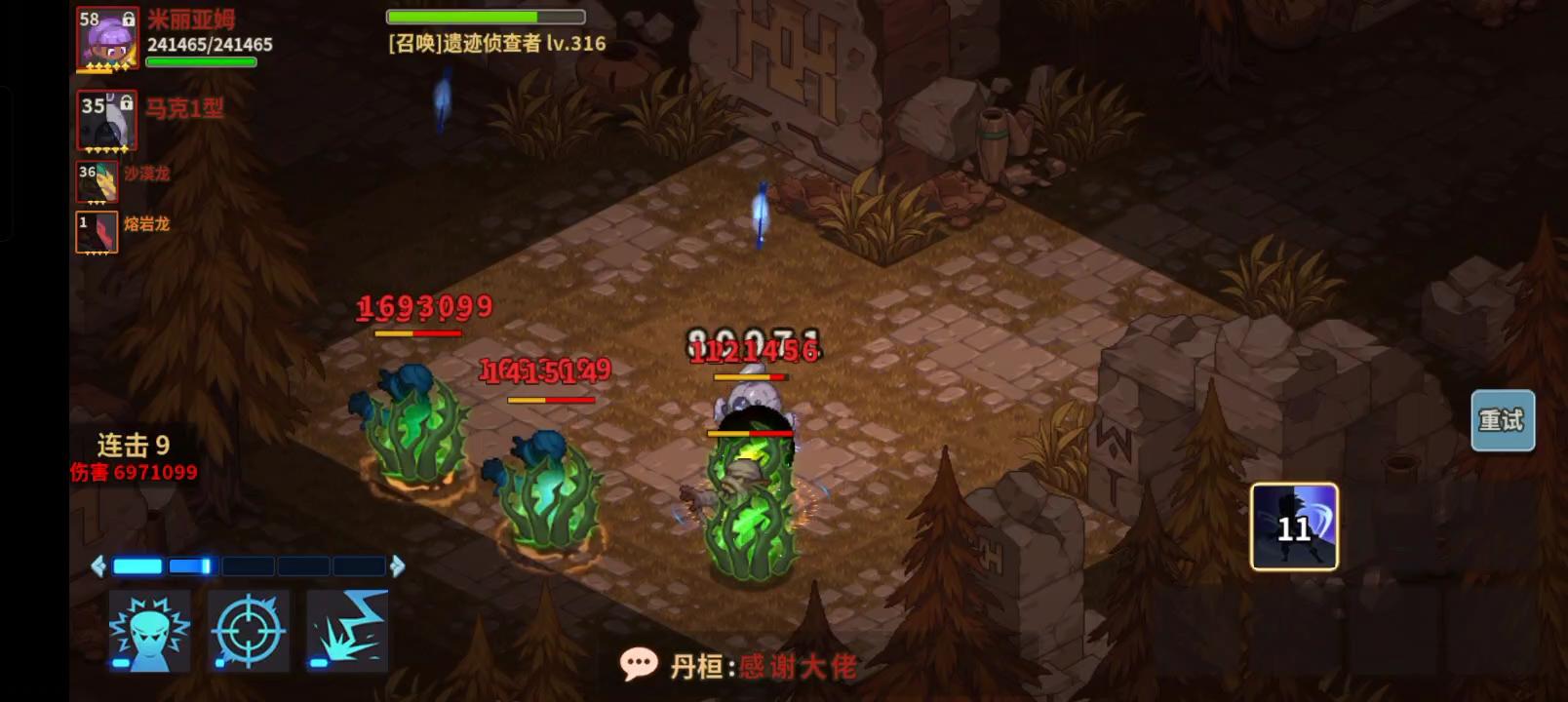Click 米丽亚姆's green health bar

[x=201, y=61]
